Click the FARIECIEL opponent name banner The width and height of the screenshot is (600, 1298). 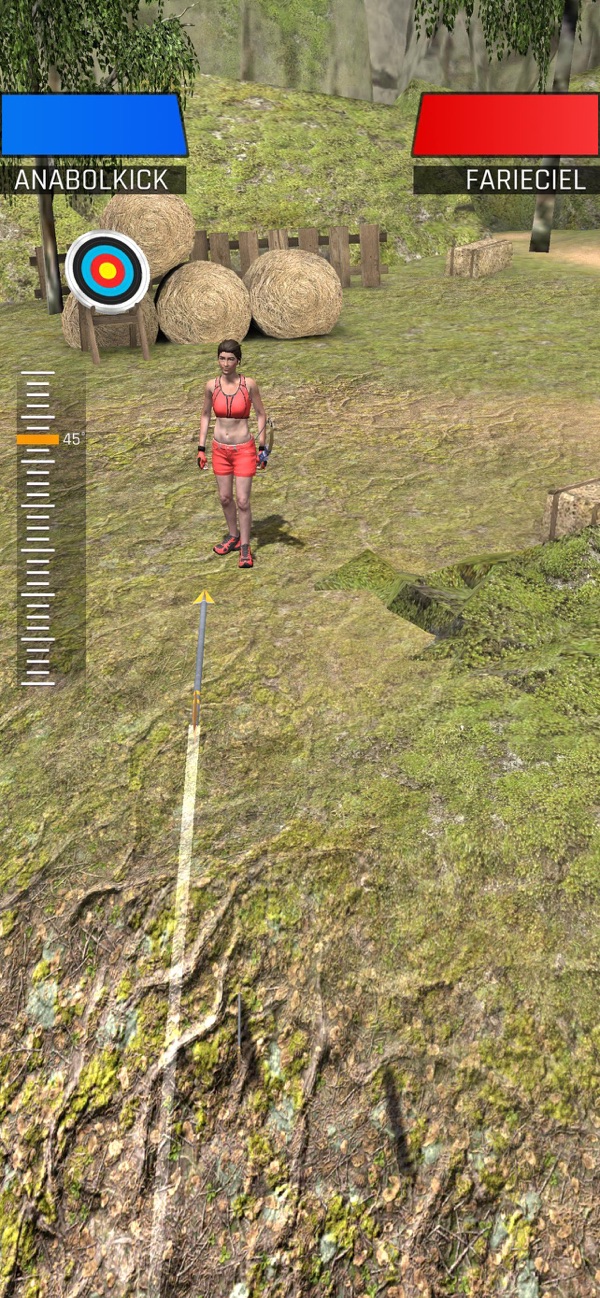(506, 180)
